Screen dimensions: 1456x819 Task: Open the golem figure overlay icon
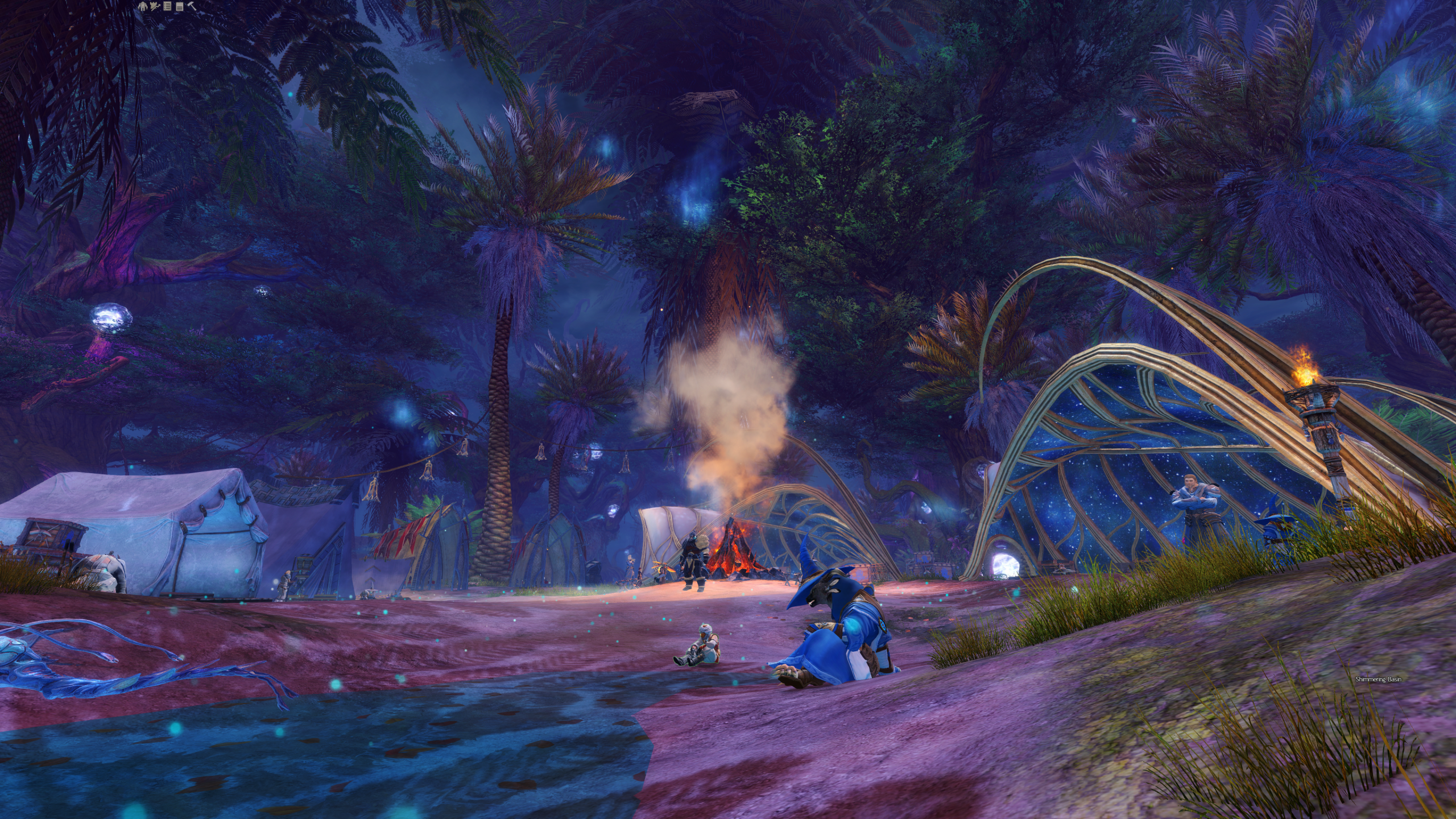[x=142, y=6]
